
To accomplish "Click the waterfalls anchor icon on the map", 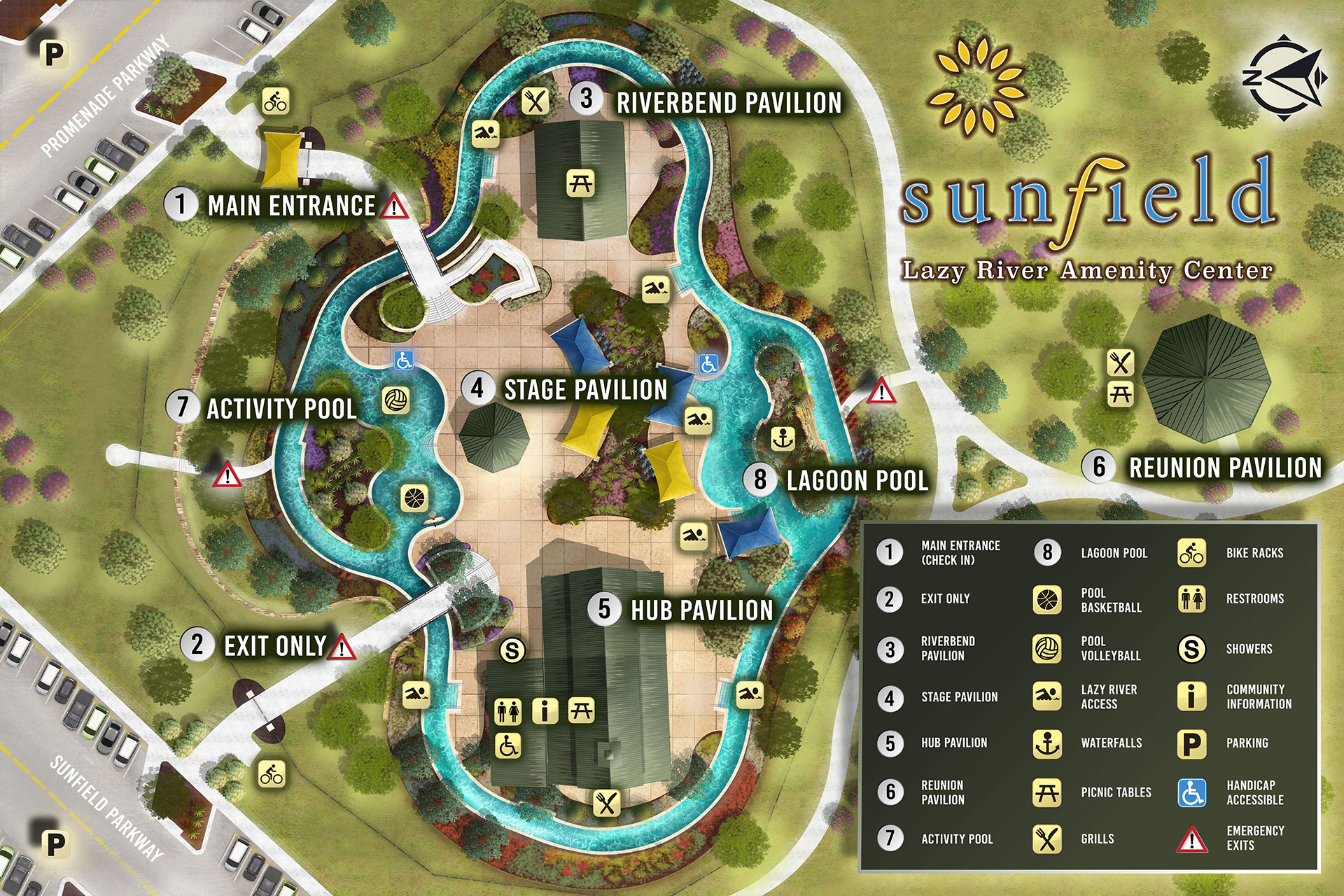I will coord(783,438).
